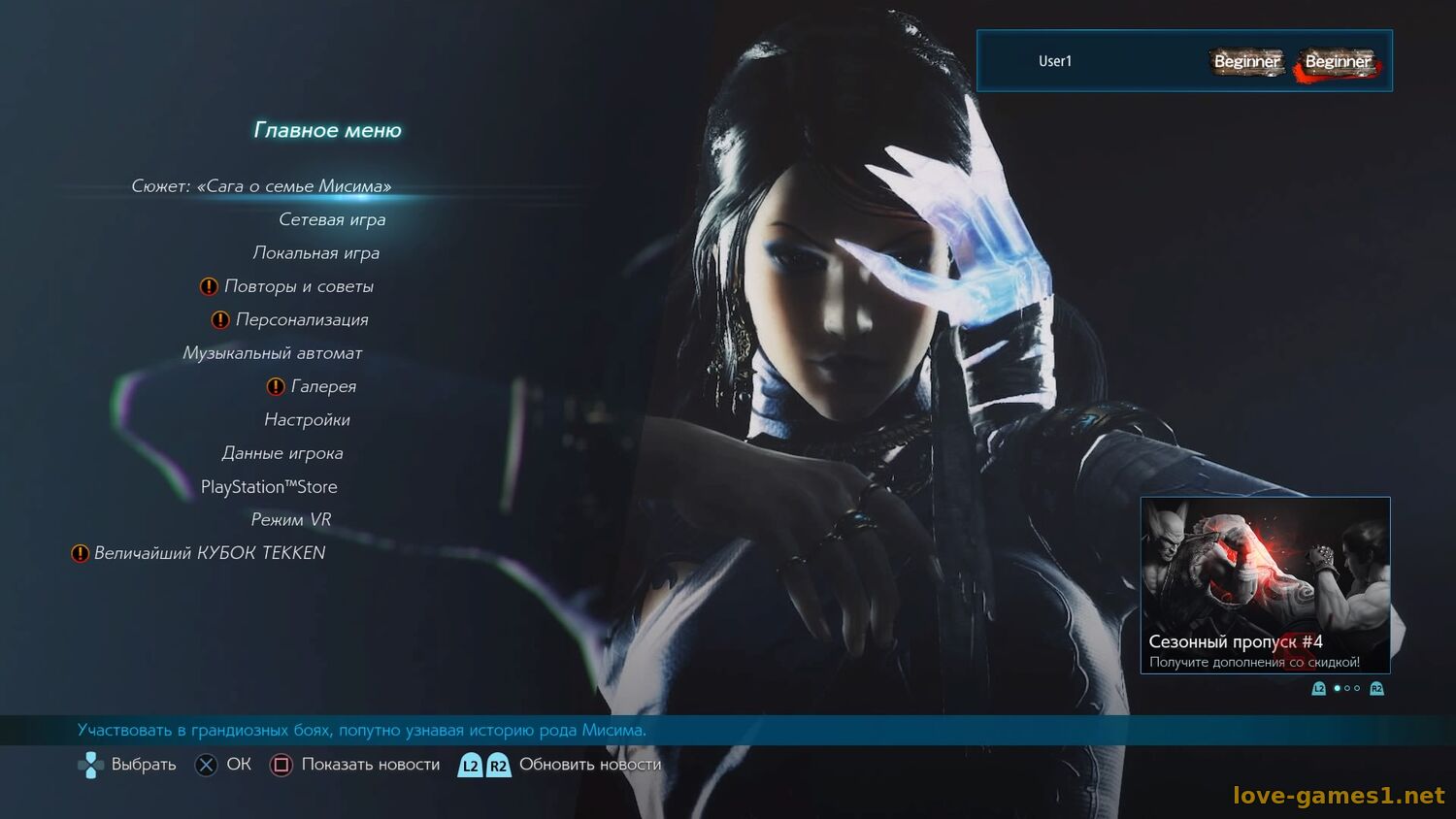Image resolution: width=1456 pixels, height=819 pixels.
Task: Open the Галерея entry
Action: (323, 386)
